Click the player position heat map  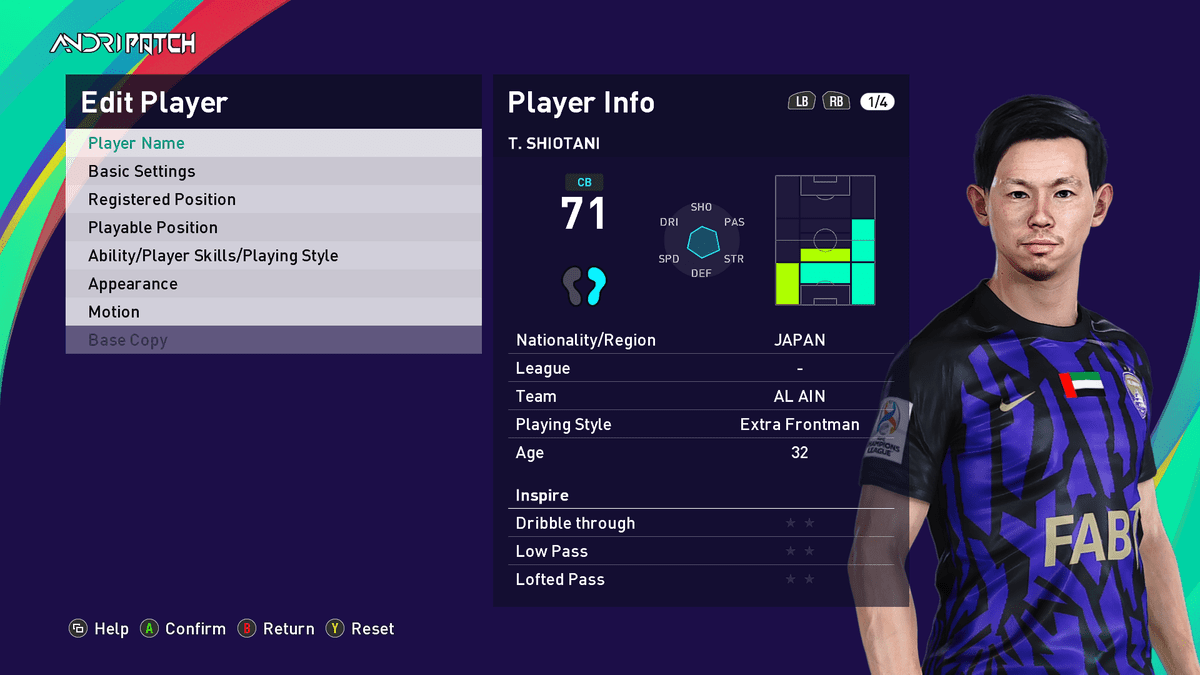tap(825, 241)
